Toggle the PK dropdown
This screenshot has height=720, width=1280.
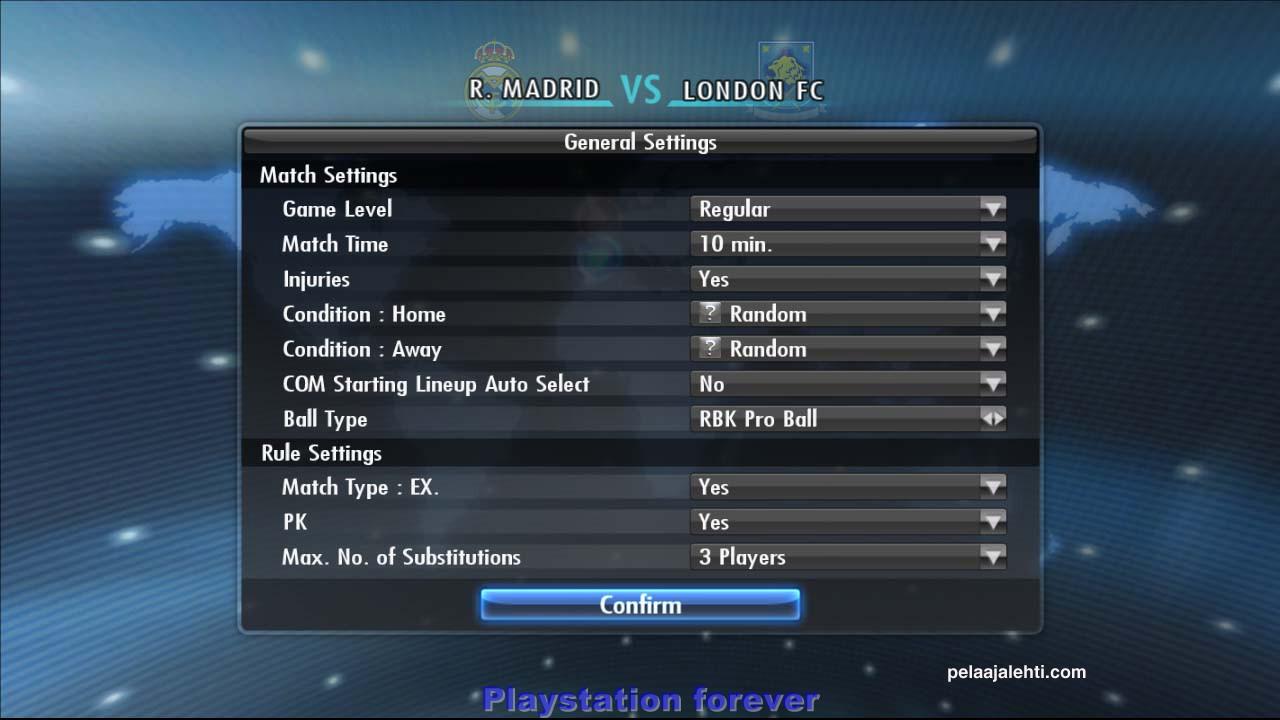(848, 522)
